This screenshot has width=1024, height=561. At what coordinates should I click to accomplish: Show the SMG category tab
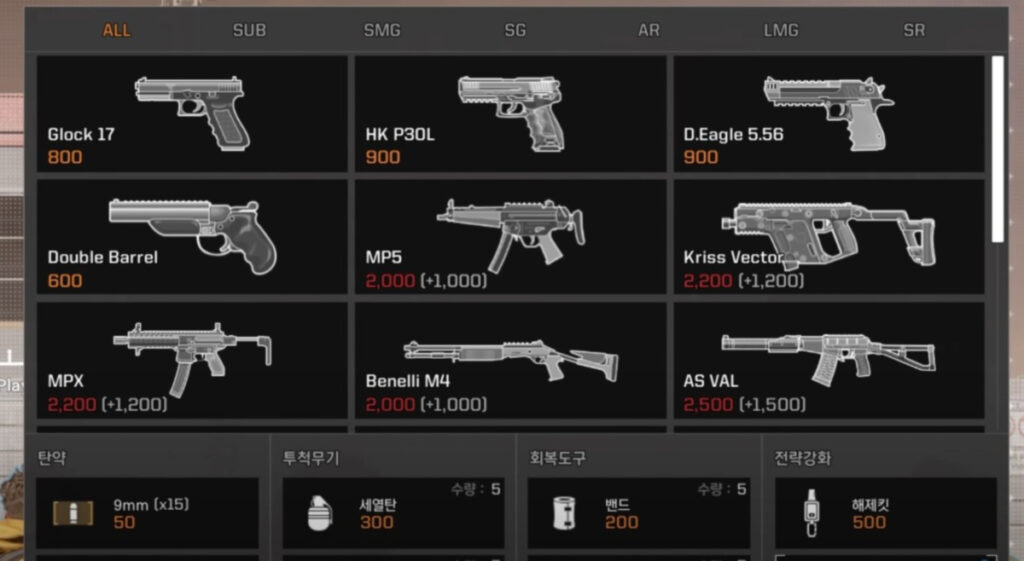click(x=382, y=30)
